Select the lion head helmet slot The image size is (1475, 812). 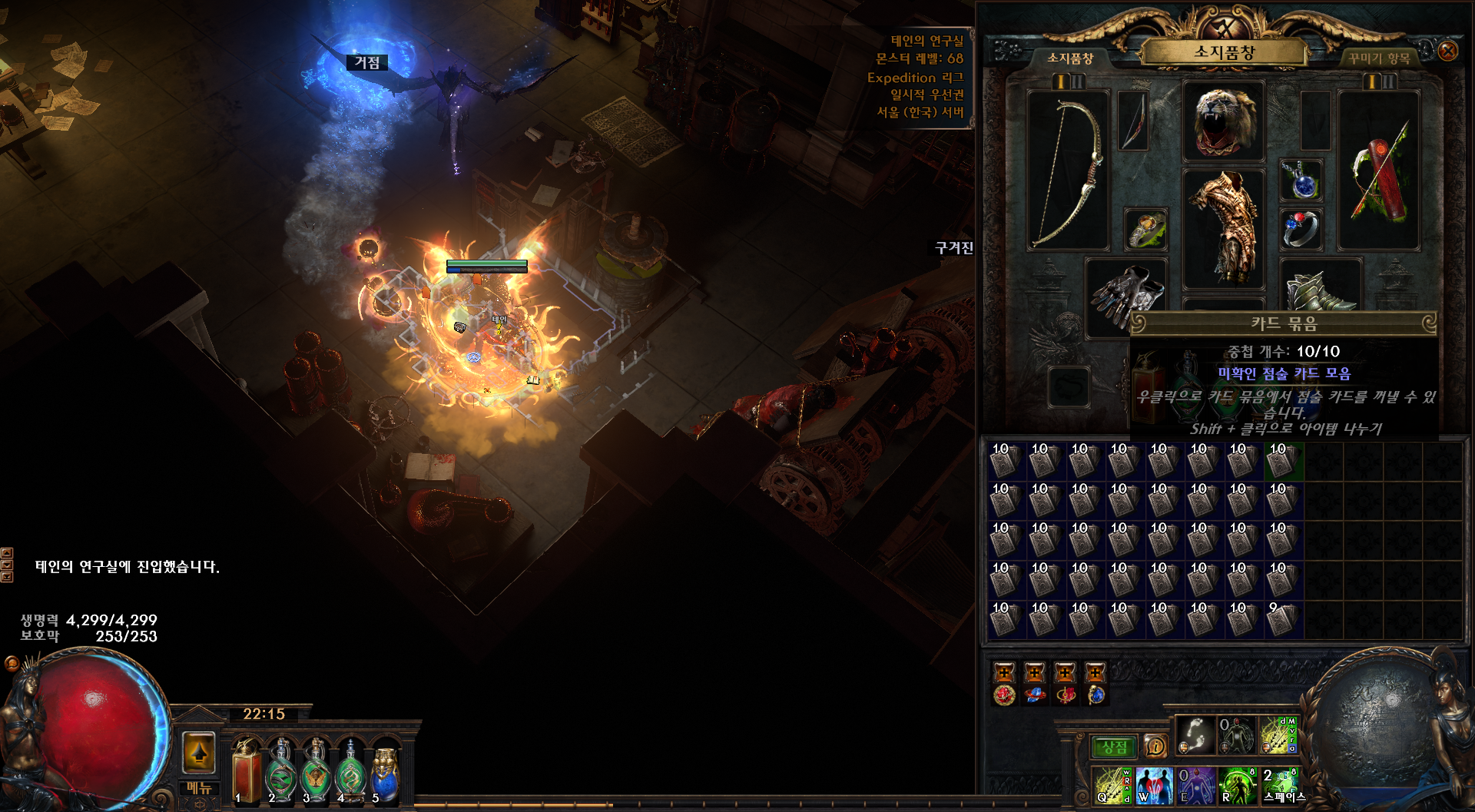coord(1224,121)
